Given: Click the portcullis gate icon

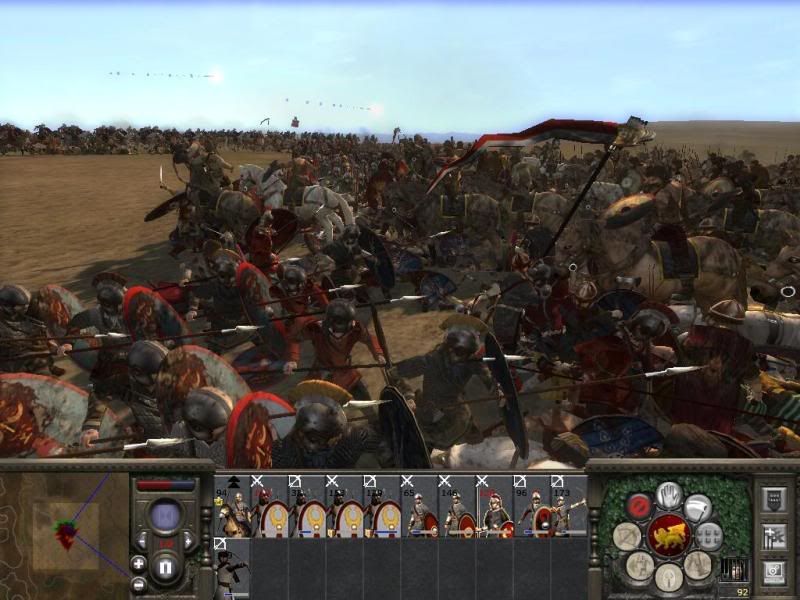Looking at the screenshot, I should pos(733,570).
